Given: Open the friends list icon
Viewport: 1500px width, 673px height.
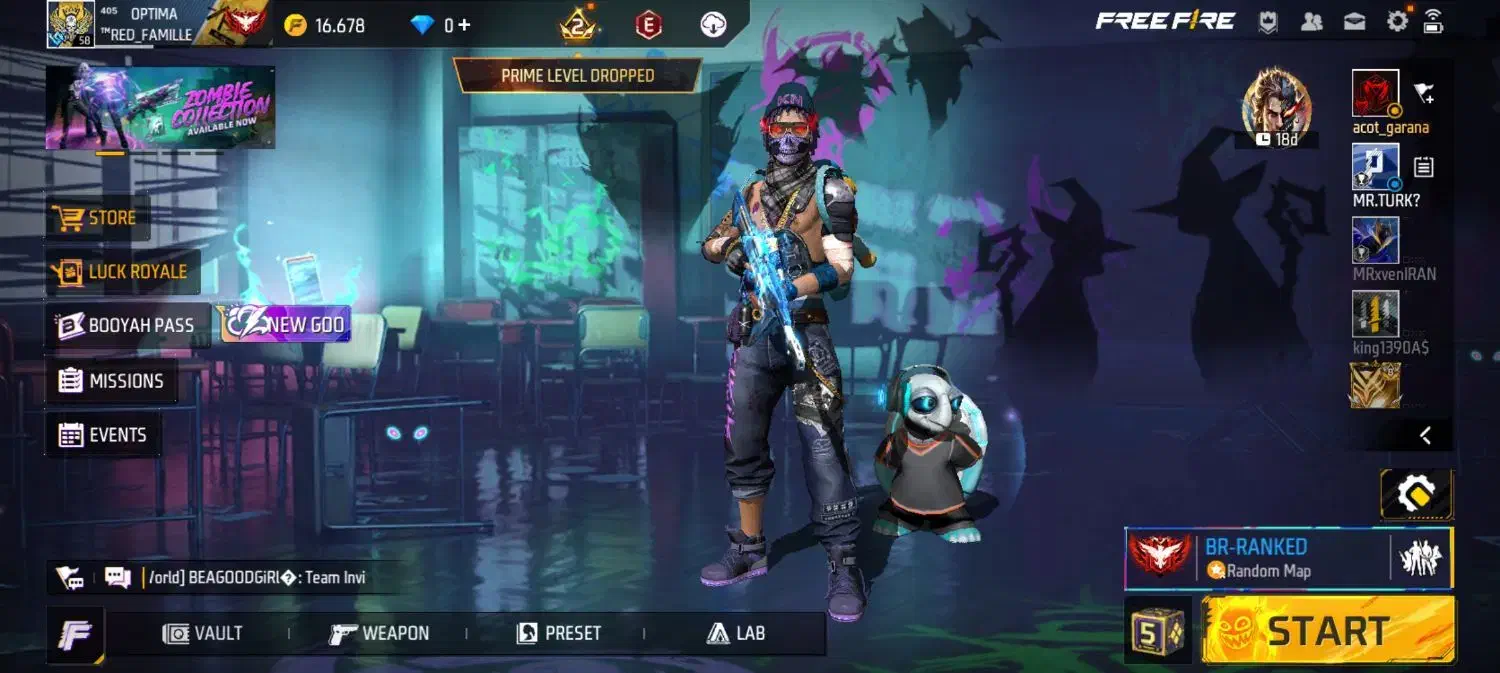Looking at the screenshot, I should (1312, 22).
